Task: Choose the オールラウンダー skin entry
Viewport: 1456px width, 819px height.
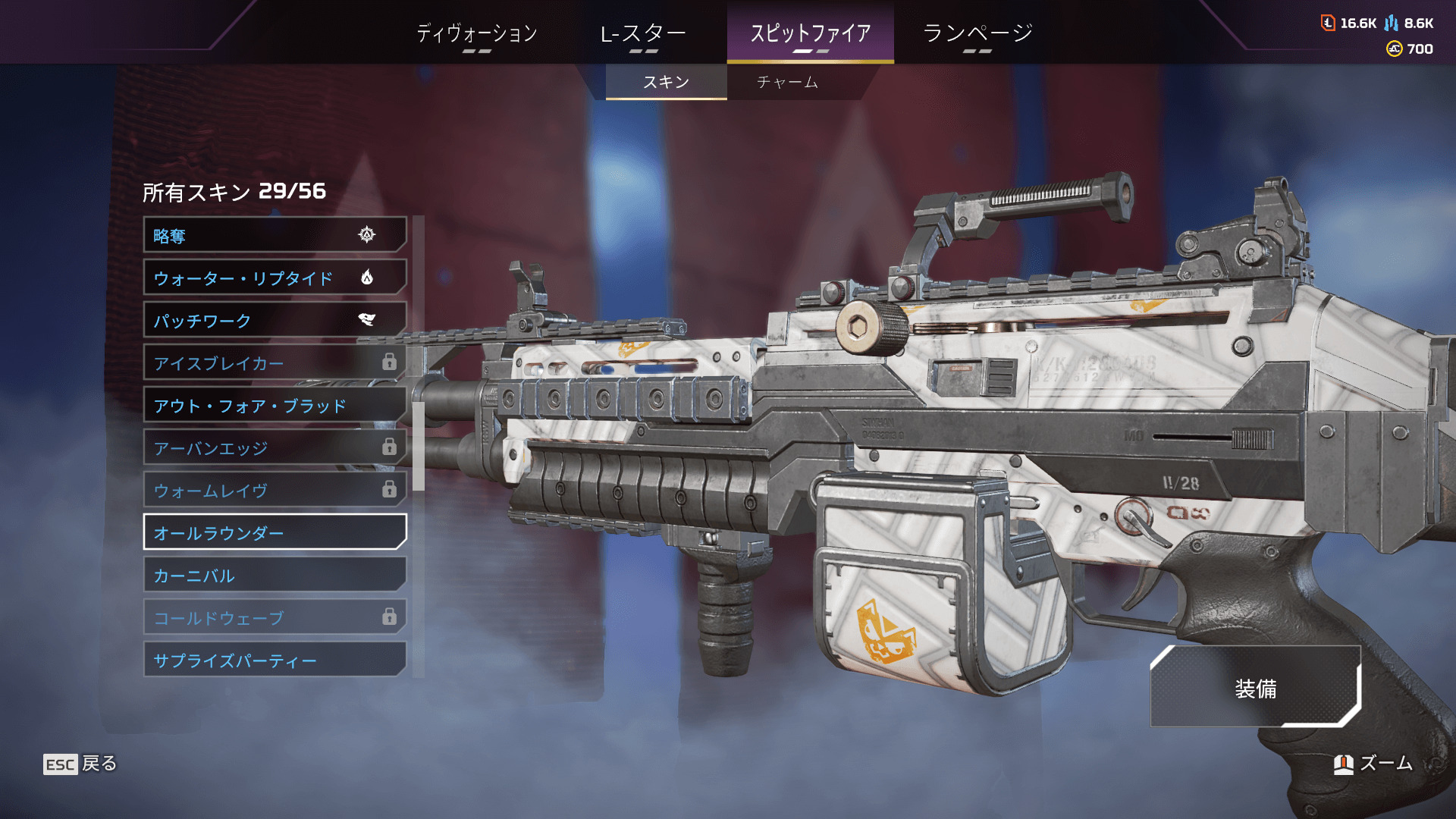Action: click(275, 532)
